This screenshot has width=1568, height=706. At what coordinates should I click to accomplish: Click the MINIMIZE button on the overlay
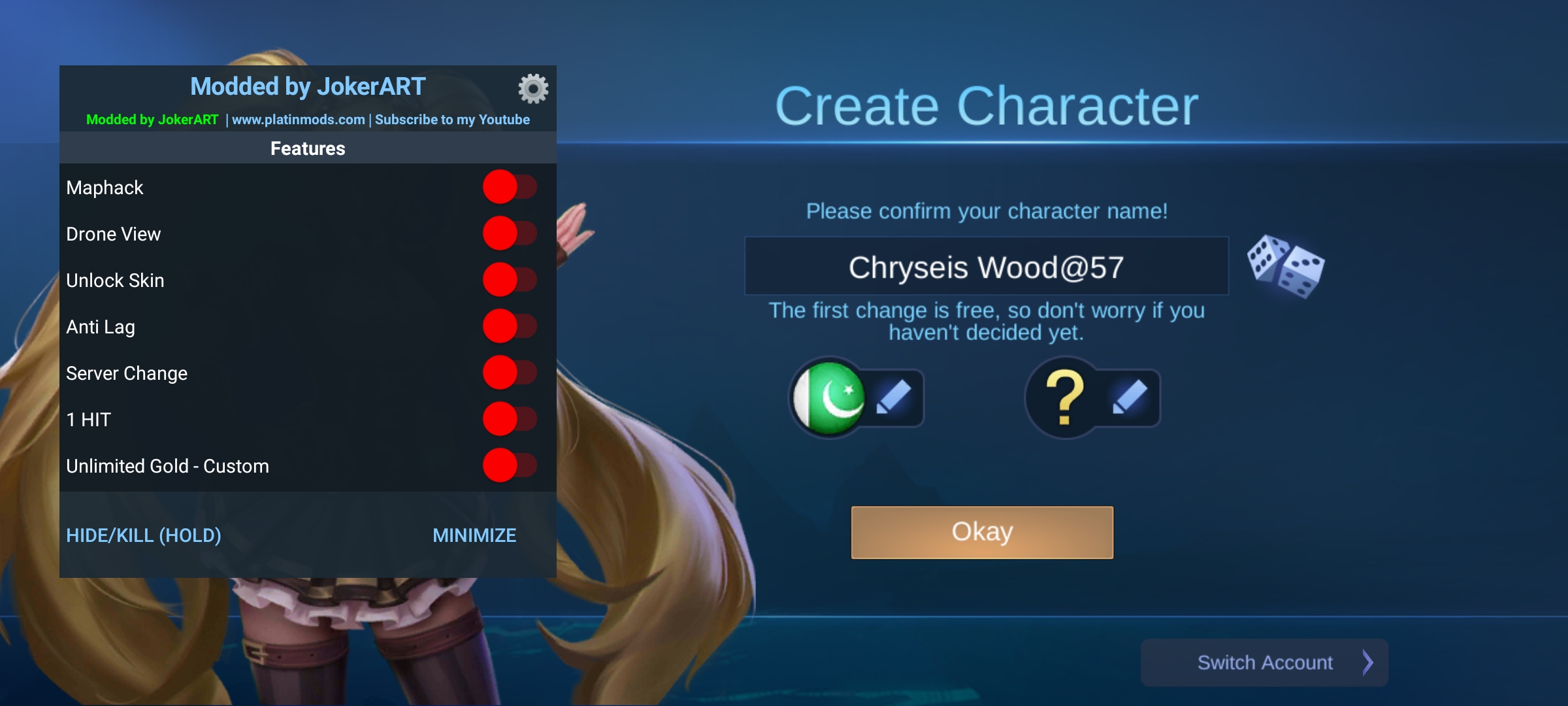tap(474, 535)
